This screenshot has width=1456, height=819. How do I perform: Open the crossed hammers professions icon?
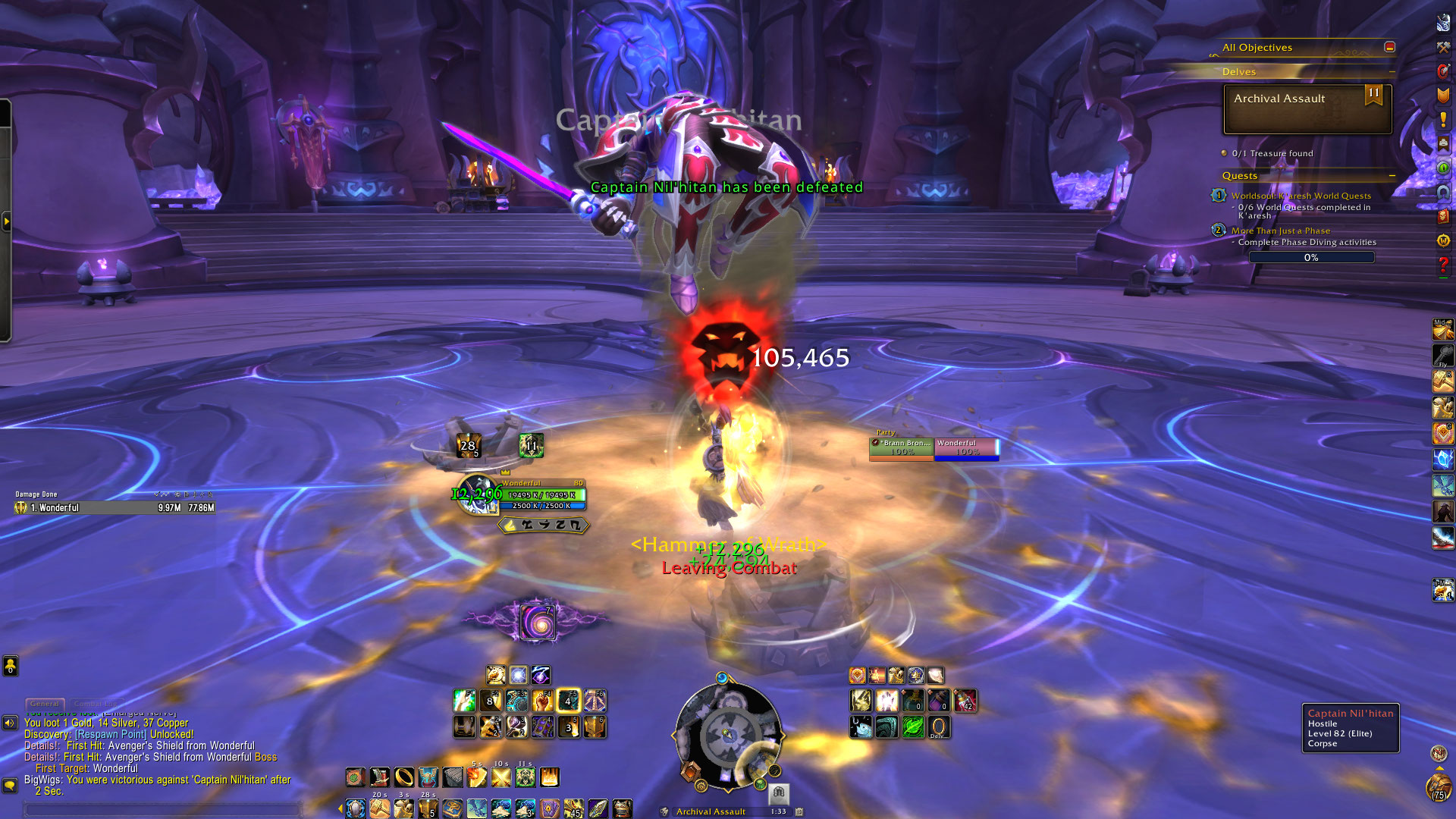click(1443, 47)
